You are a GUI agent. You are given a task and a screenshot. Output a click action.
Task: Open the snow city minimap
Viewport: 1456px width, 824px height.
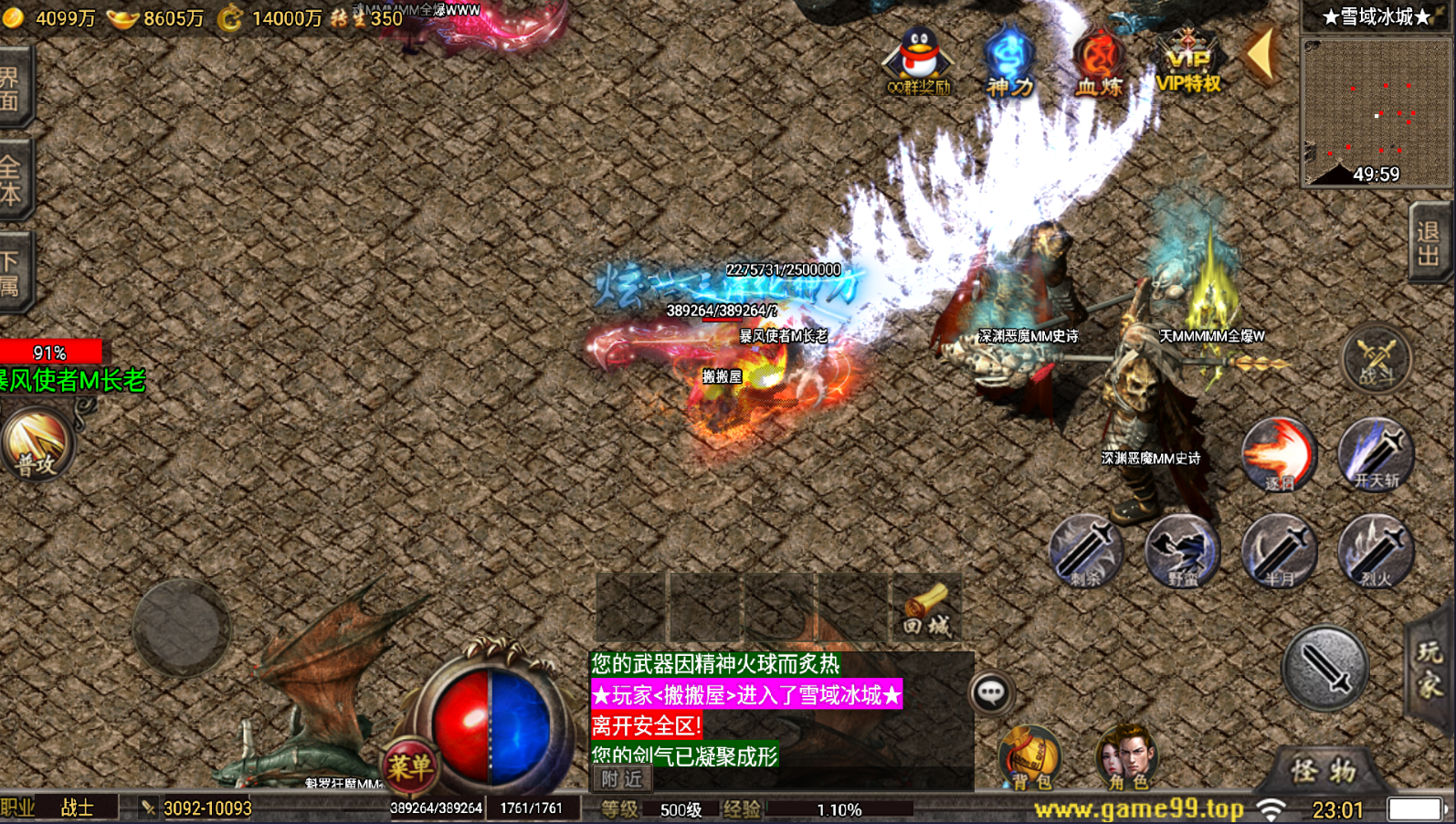[1376, 111]
